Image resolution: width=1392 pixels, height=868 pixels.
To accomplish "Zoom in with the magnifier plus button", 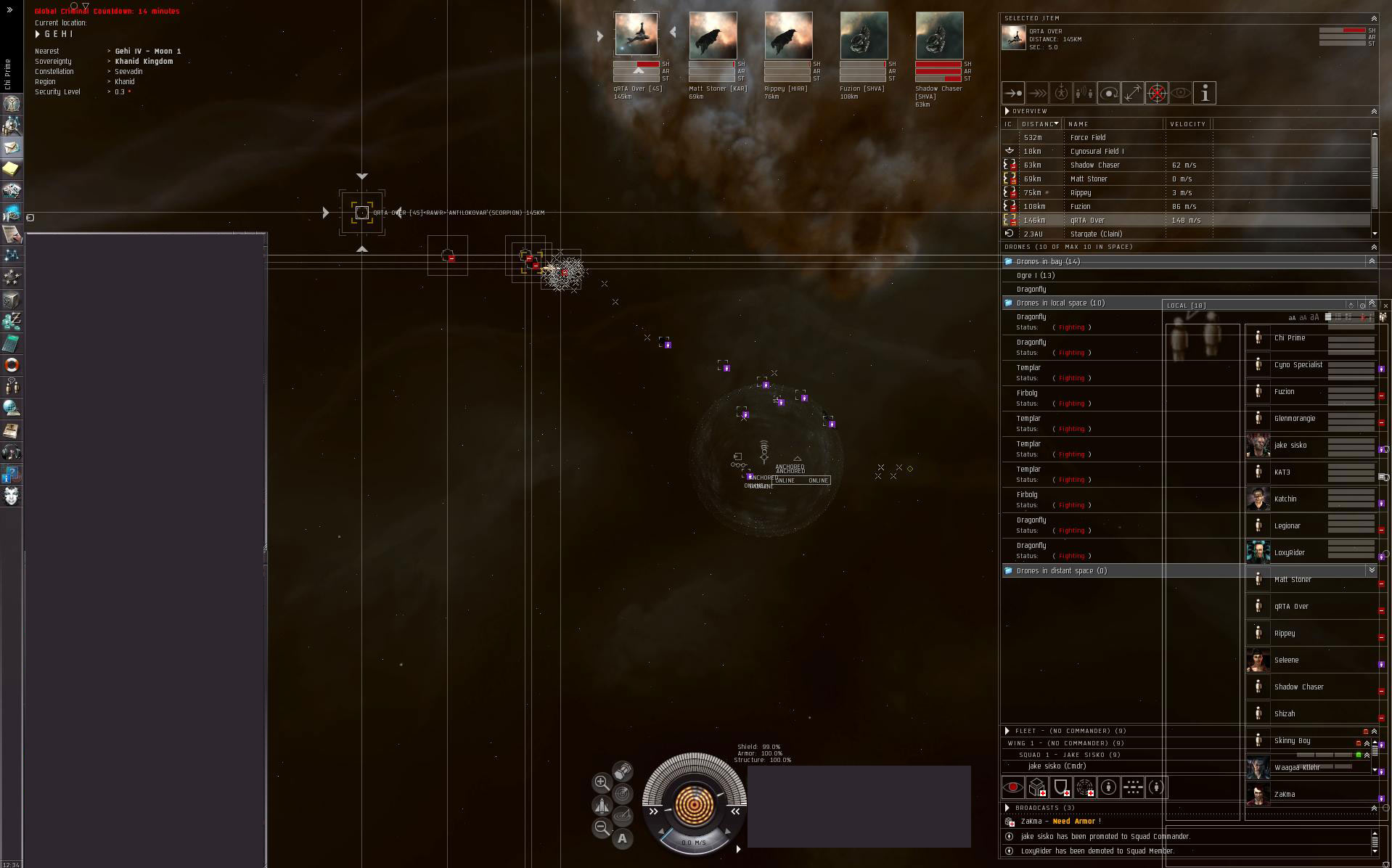I will pos(602,782).
